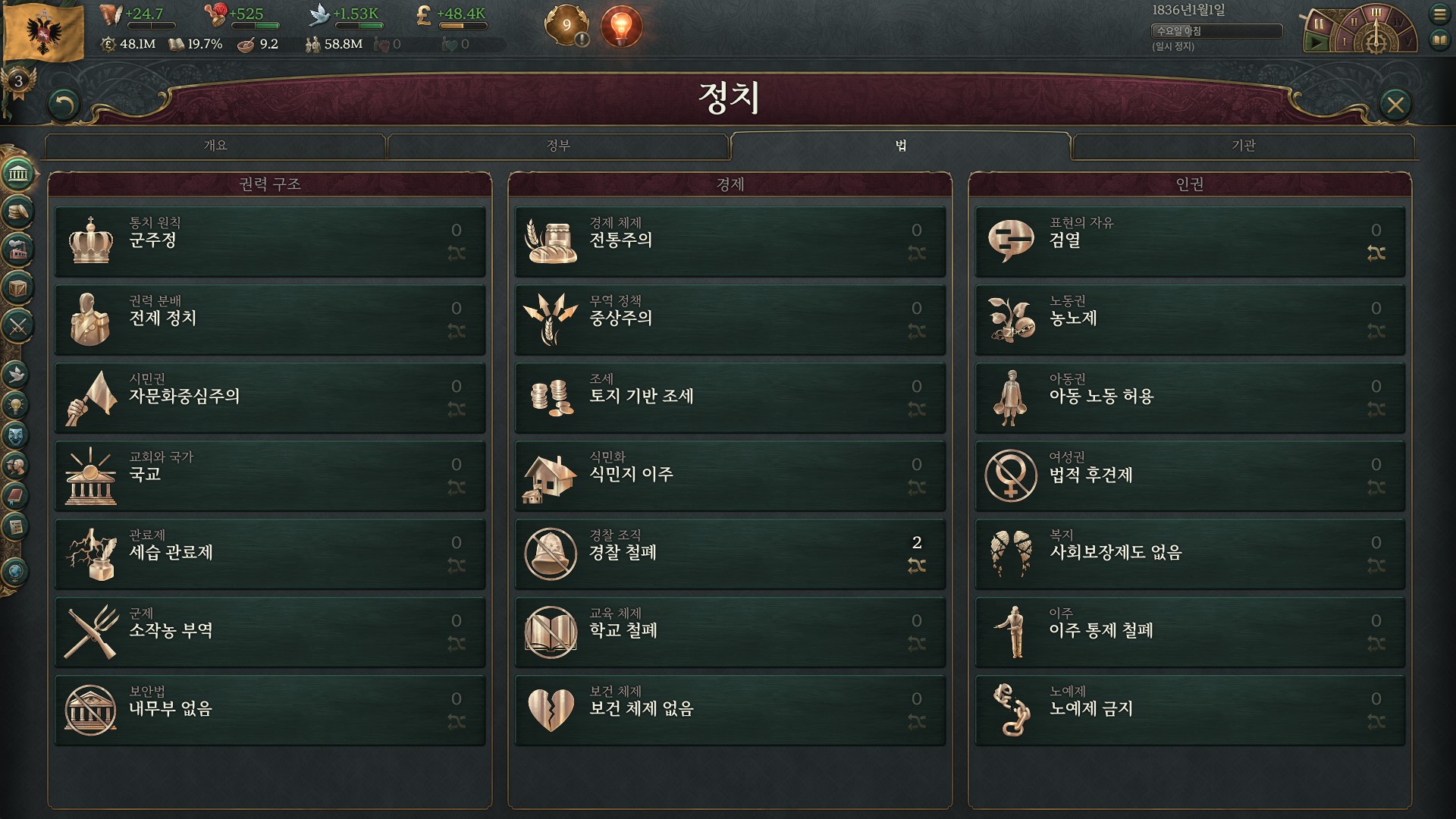Click the country flag in the corner
Viewport: 1456px width, 819px height.
pos(44,32)
